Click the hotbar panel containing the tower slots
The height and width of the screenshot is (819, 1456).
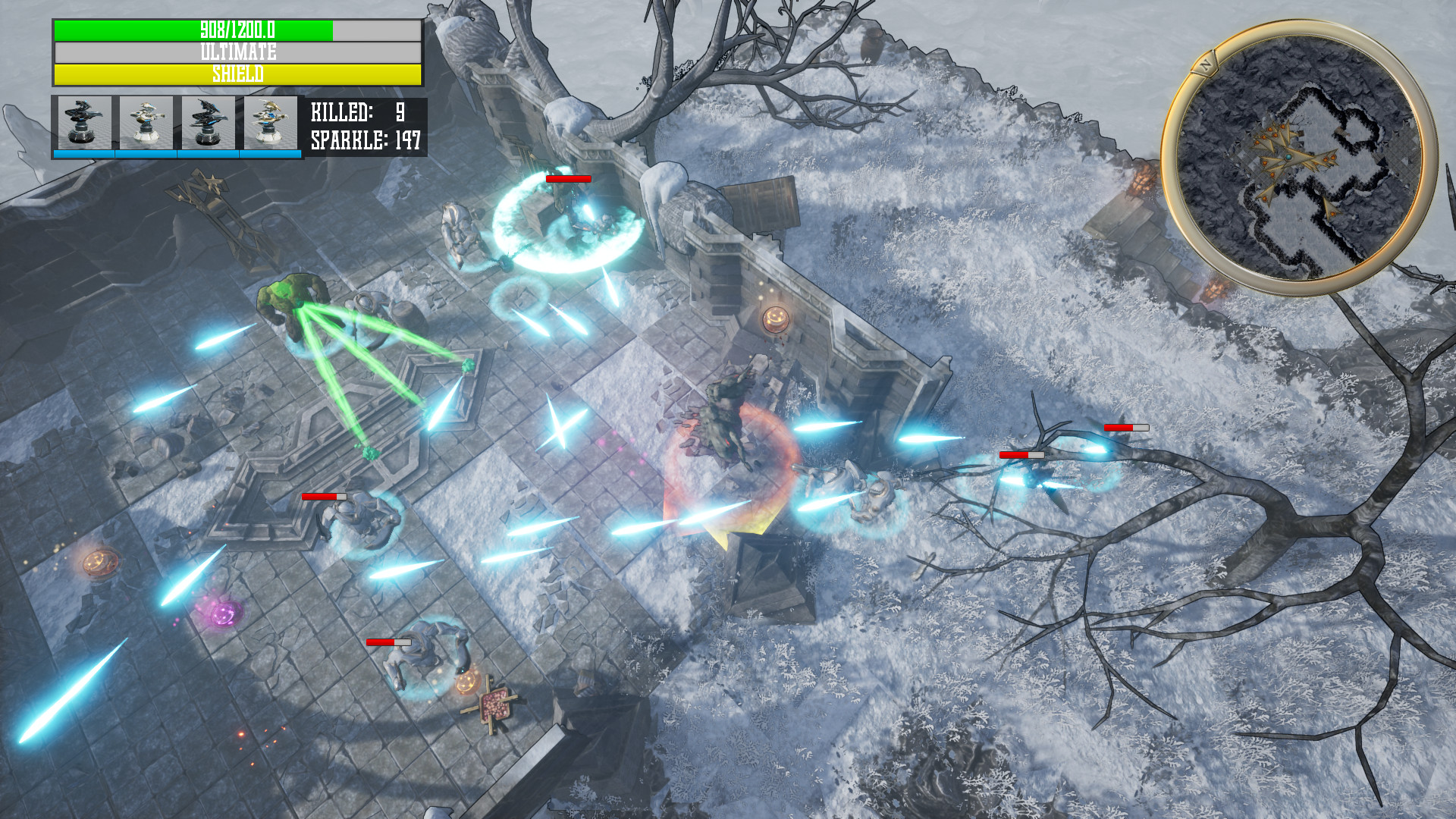[x=174, y=125]
